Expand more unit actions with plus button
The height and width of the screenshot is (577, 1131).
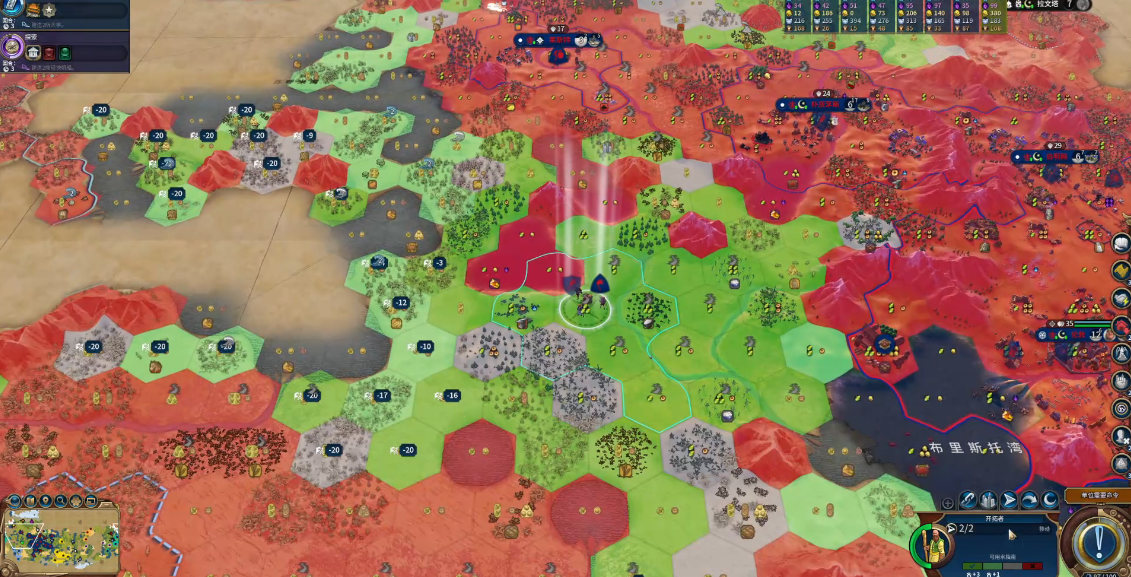tap(948, 503)
